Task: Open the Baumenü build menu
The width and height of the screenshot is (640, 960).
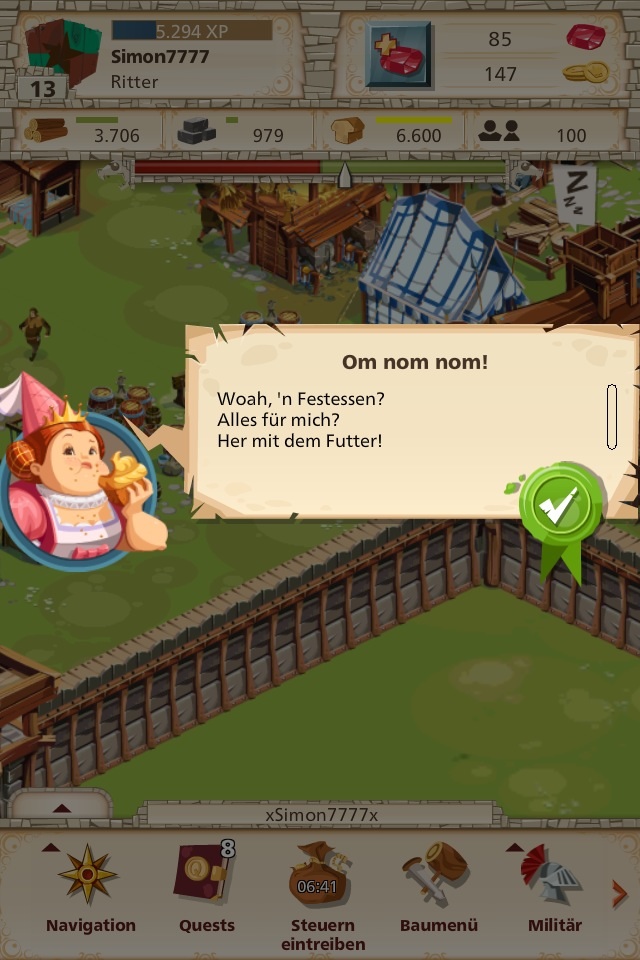Action: [x=438, y=885]
